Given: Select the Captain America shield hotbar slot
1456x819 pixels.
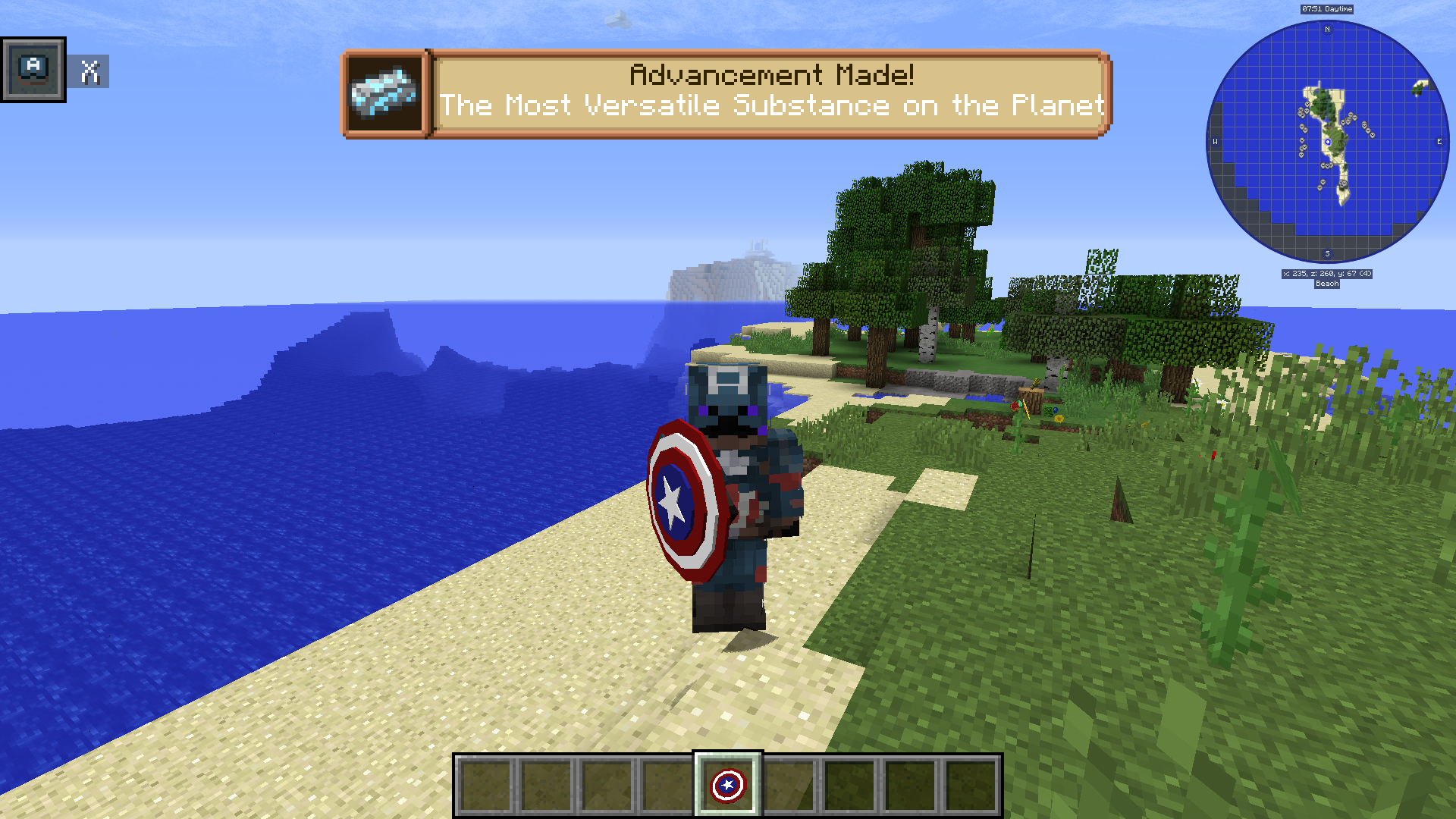Looking at the screenshot, I should tap(726, 786).
